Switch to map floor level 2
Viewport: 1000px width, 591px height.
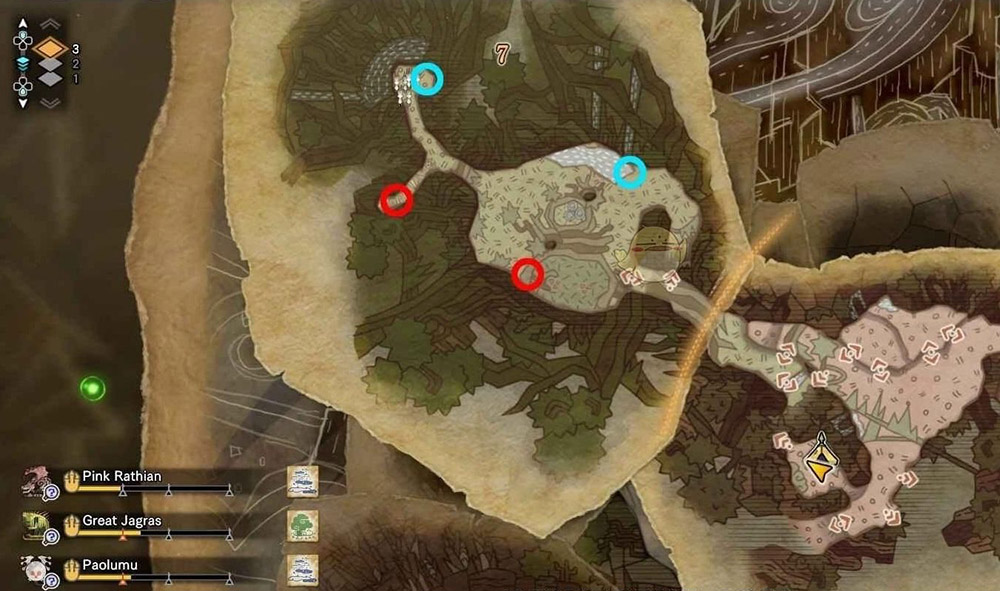pos(50,64)
